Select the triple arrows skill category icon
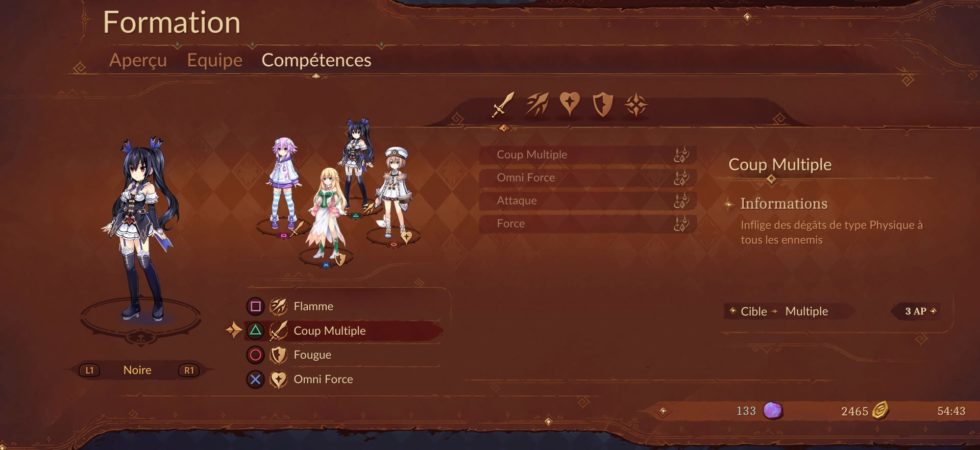This screenshot has height=450, width=980. coord(536,104)
